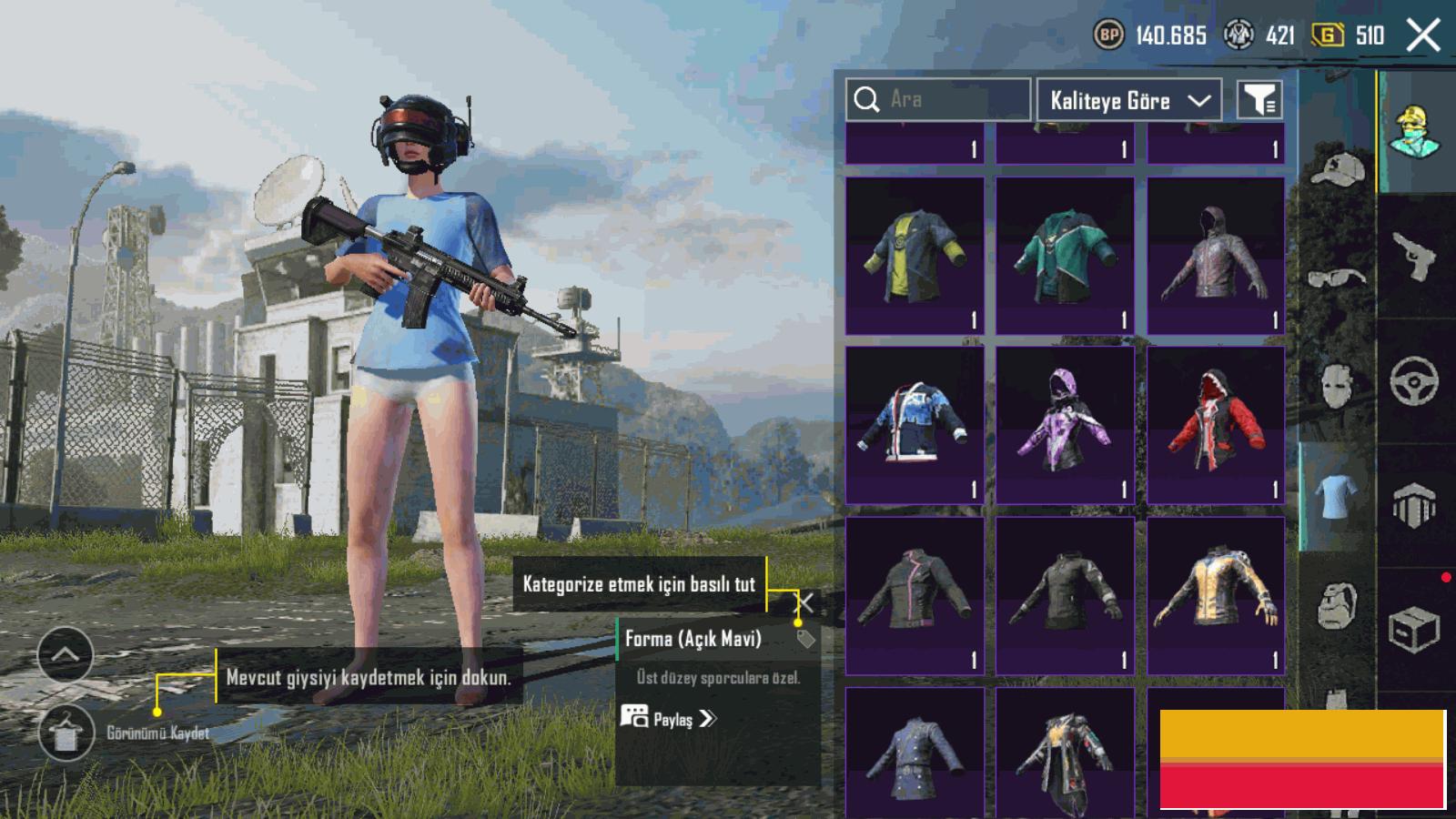The image size is (1456, 819).
Task: Share the item with Paylaş
Action: click(x=670, y=719)
